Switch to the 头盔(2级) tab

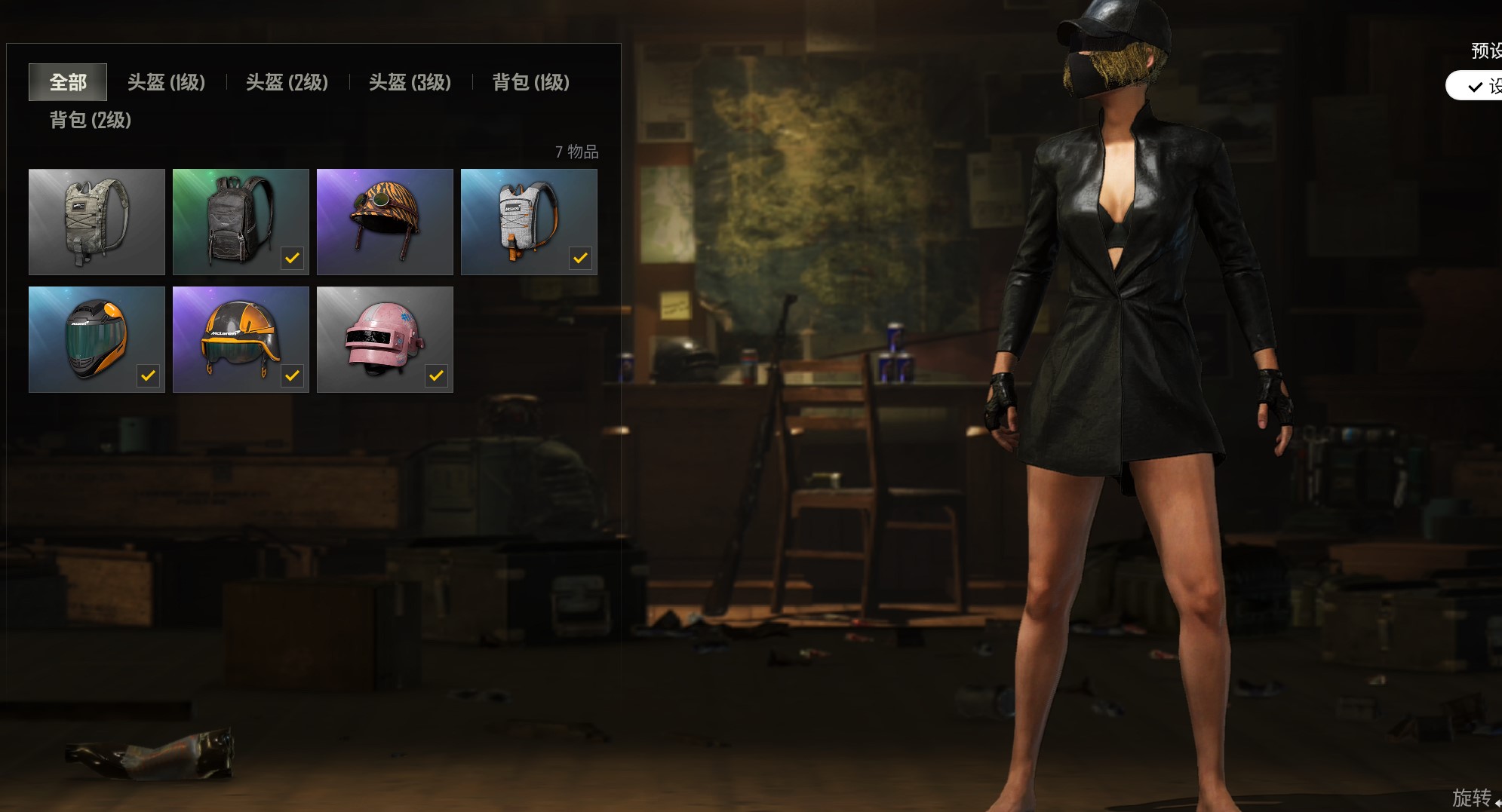click(287, 83)
